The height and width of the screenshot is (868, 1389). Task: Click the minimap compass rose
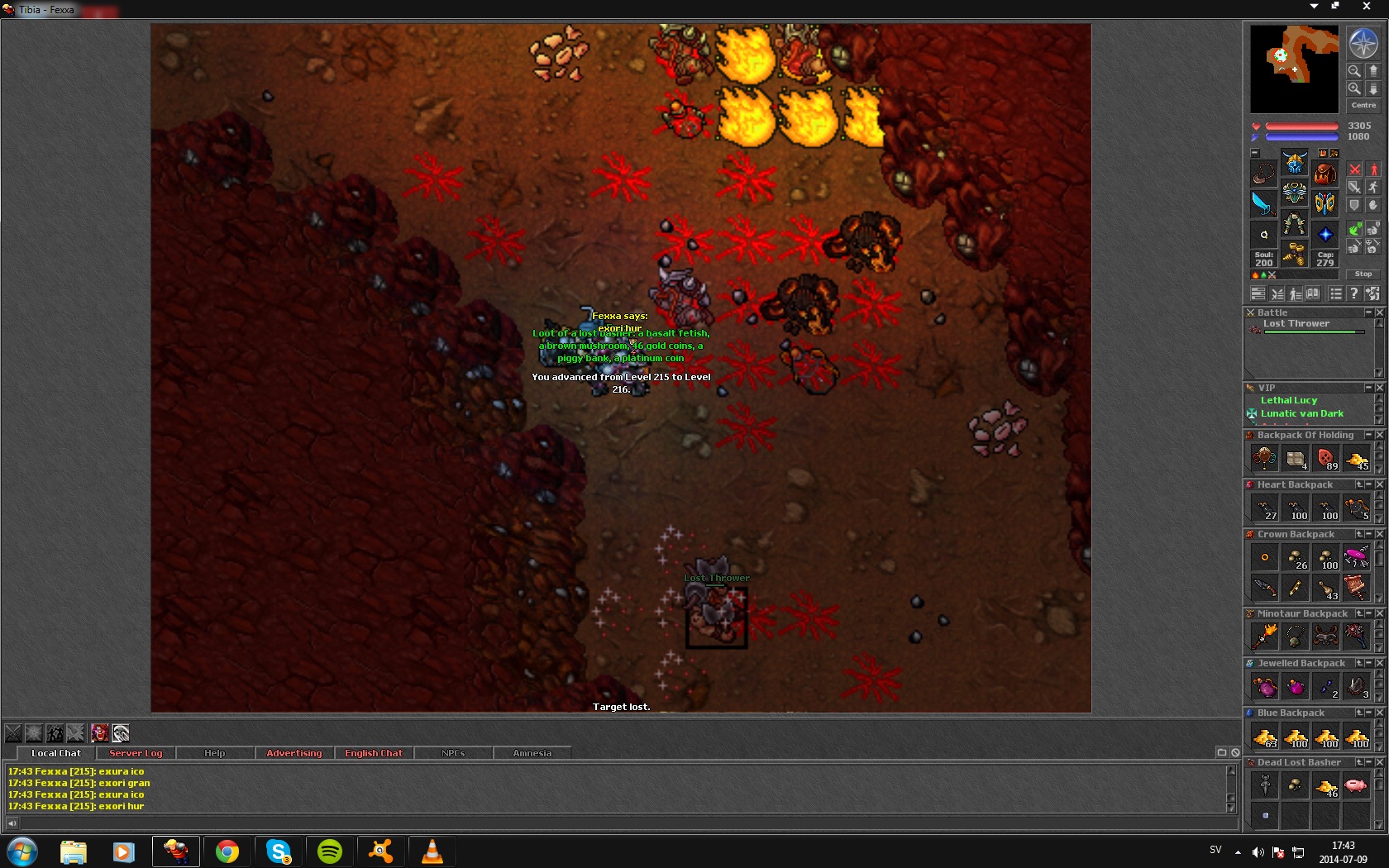(1363, 43)
